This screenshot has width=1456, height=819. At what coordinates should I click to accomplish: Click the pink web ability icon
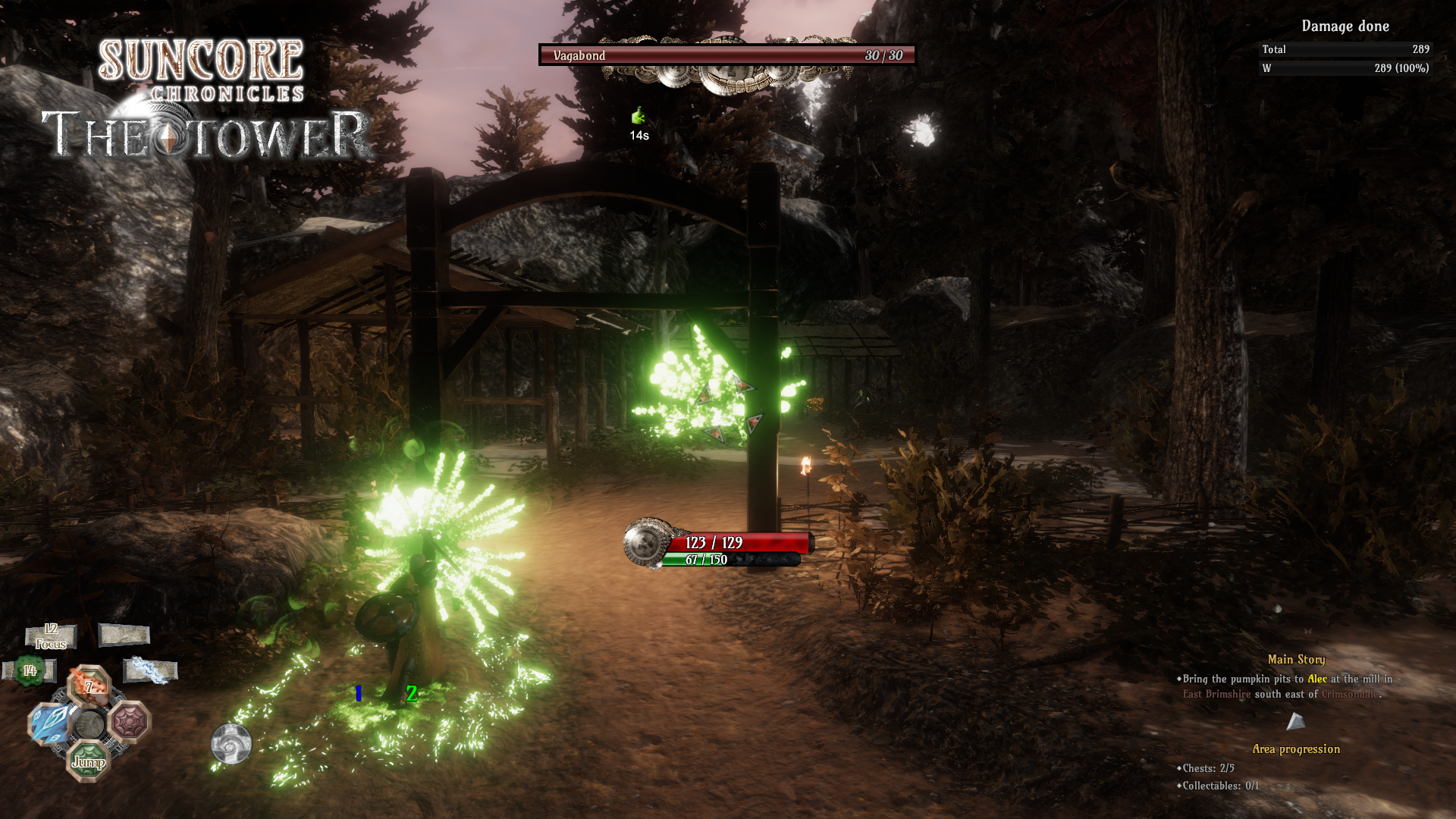[x=129, y=722]
